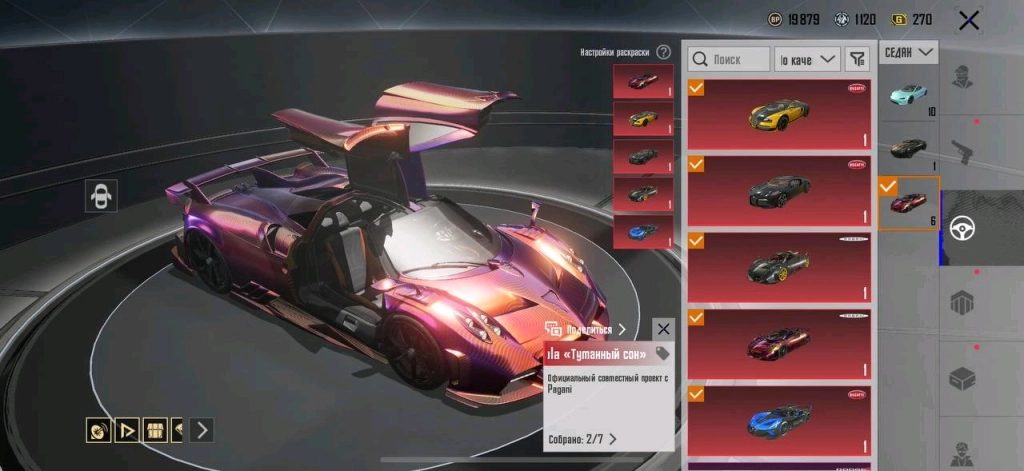Choose the black Pagani with gold wheels card

pos(779,267)
